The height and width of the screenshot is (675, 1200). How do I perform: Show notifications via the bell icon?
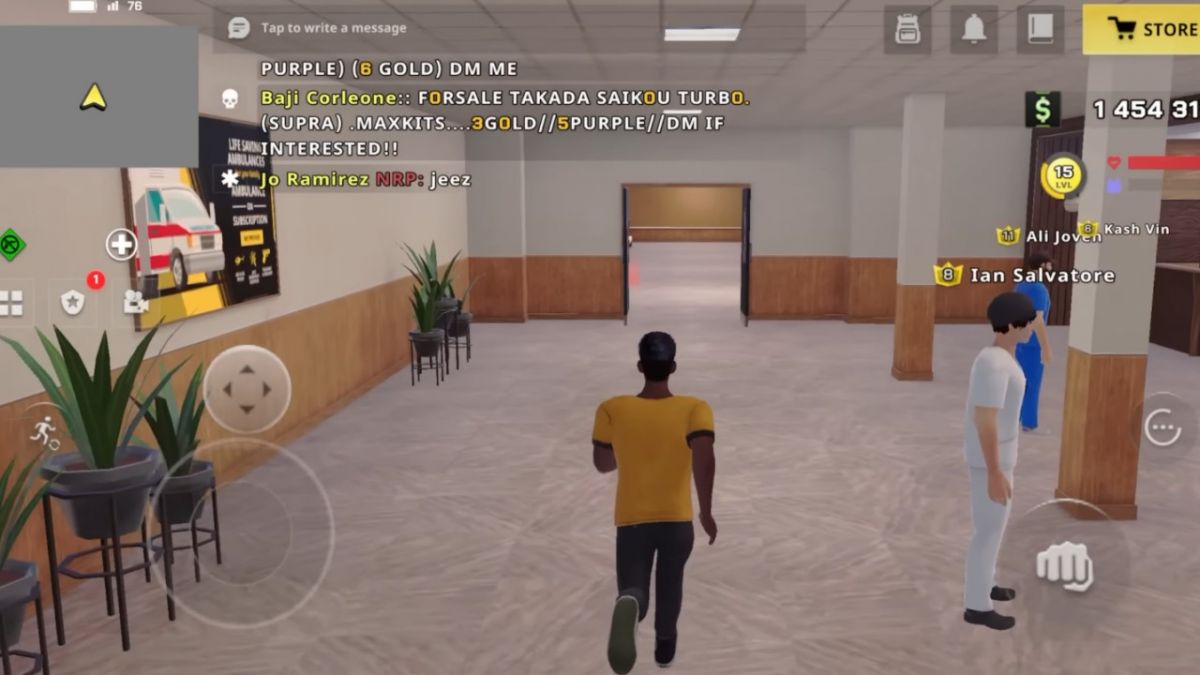(x=974, y=29)
